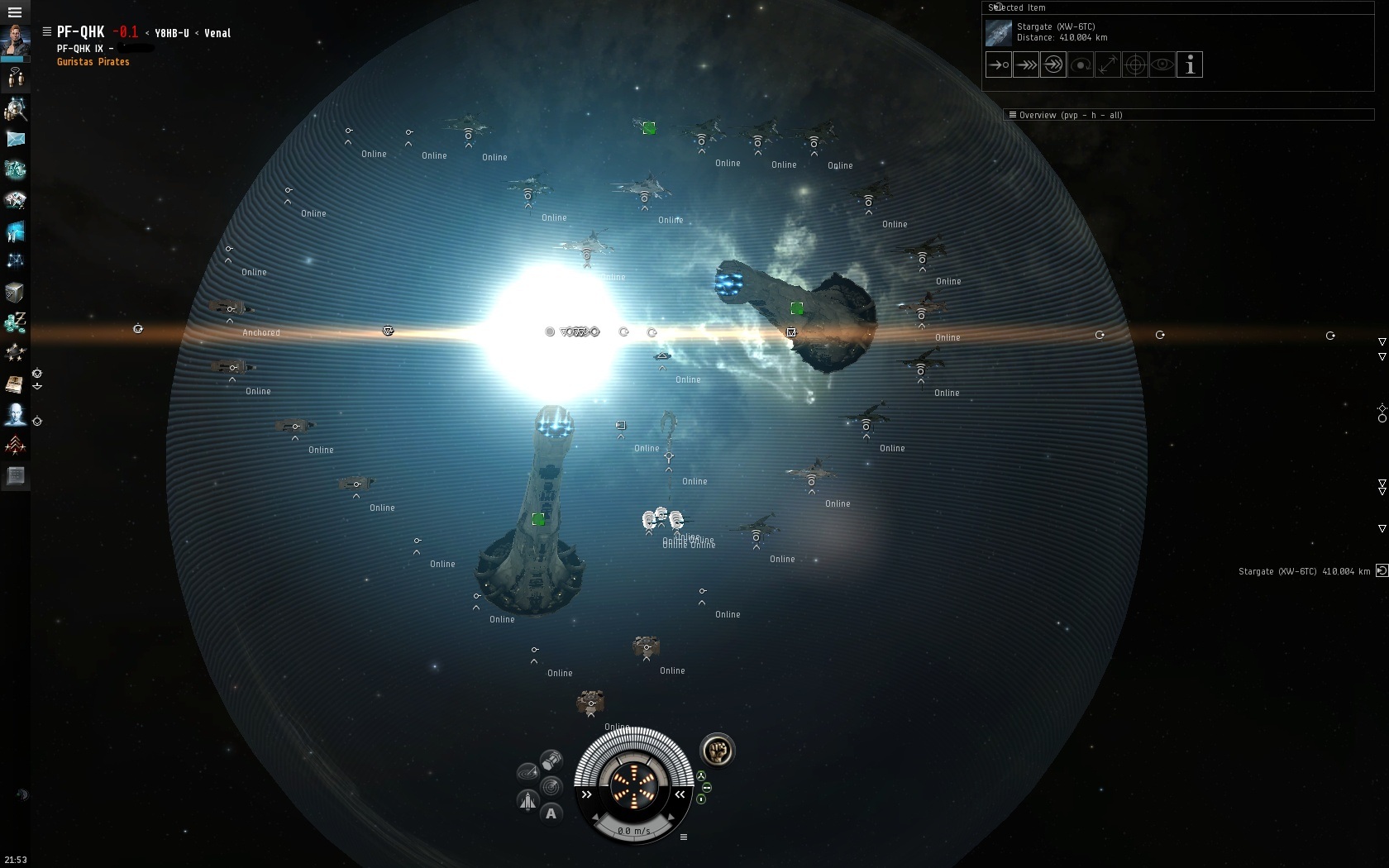Open the scanner radar button
Viewport: 1389px width, 868px height.
[527, 773]
